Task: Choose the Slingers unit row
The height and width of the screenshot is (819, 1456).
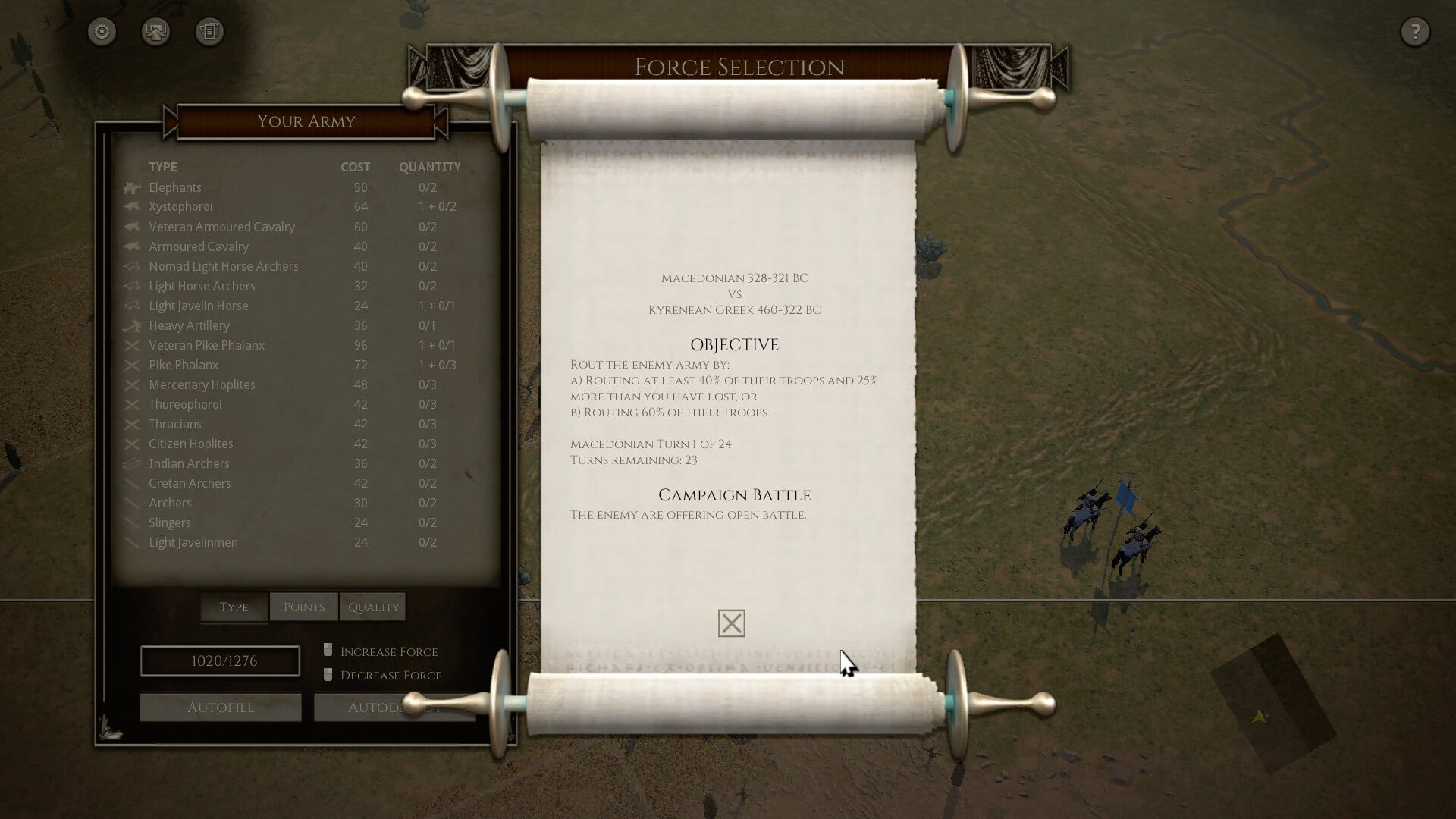Action: point(170,522)
